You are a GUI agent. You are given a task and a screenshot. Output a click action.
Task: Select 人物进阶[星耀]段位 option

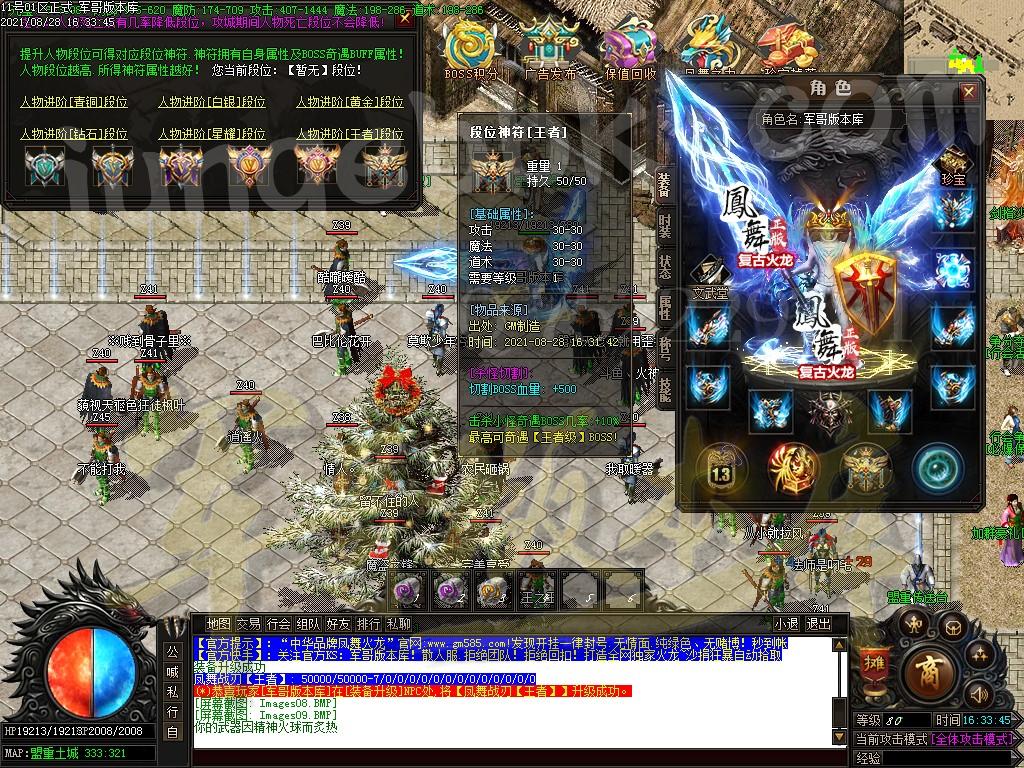212,133
